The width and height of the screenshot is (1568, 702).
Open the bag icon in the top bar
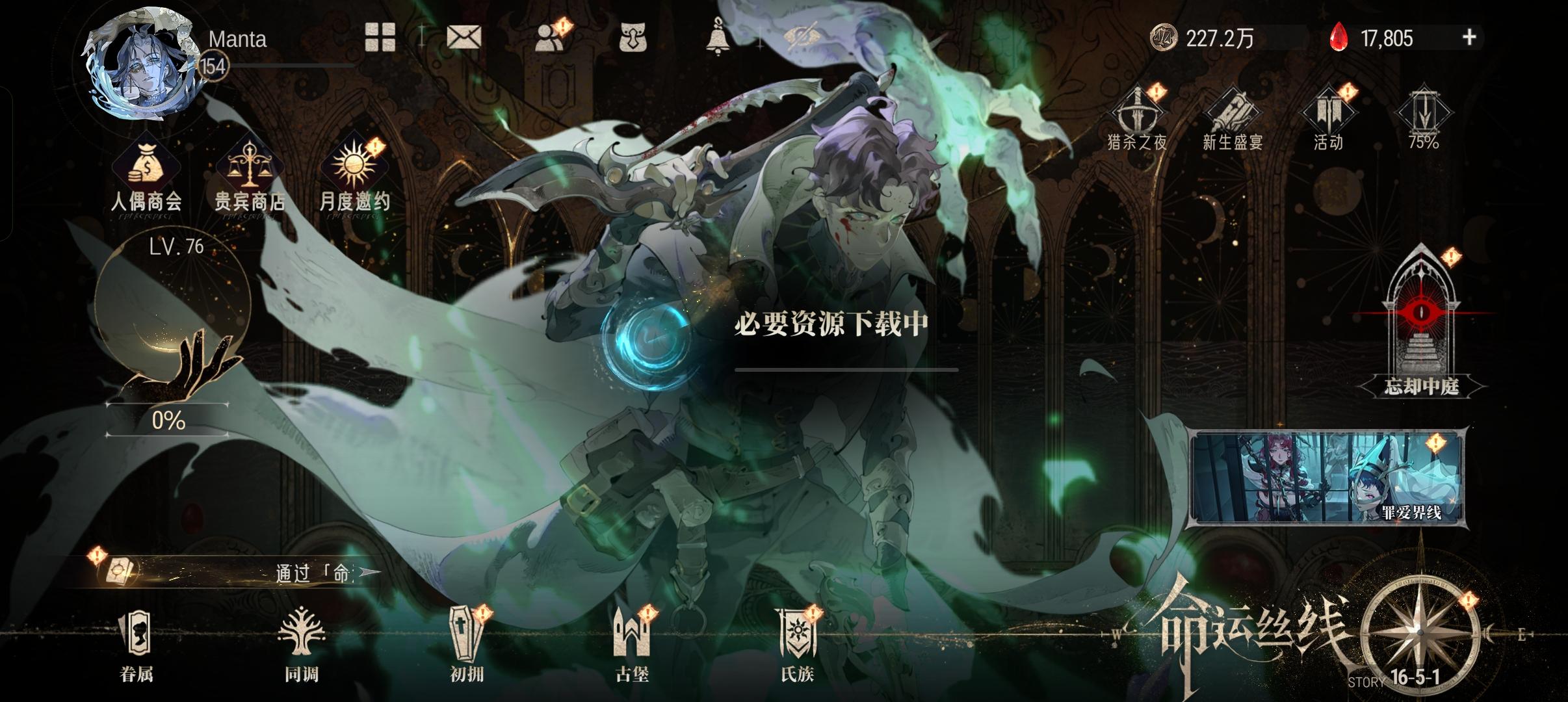[x=634, y=38]
